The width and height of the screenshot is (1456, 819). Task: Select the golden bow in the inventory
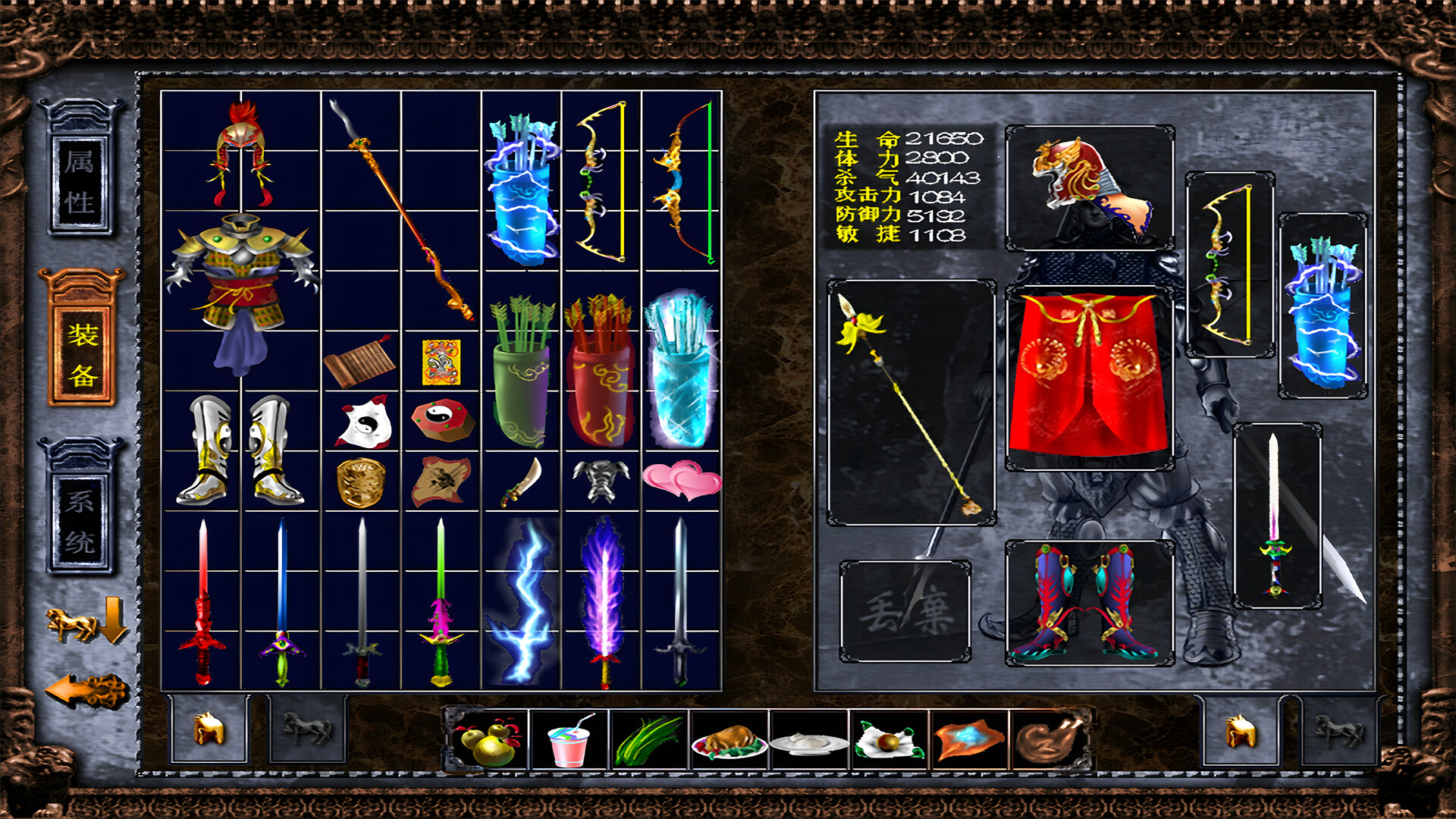point(599,182)
